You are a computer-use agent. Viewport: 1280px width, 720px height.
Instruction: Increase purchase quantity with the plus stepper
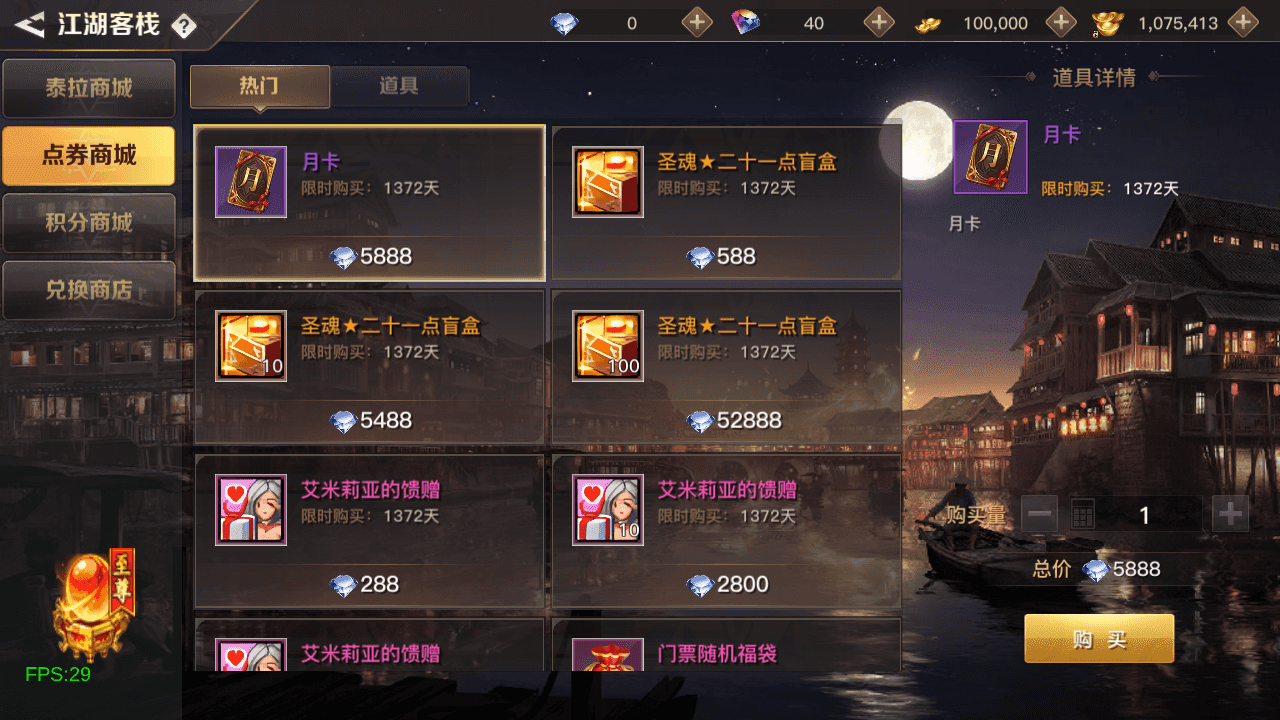click(1228, 513)
